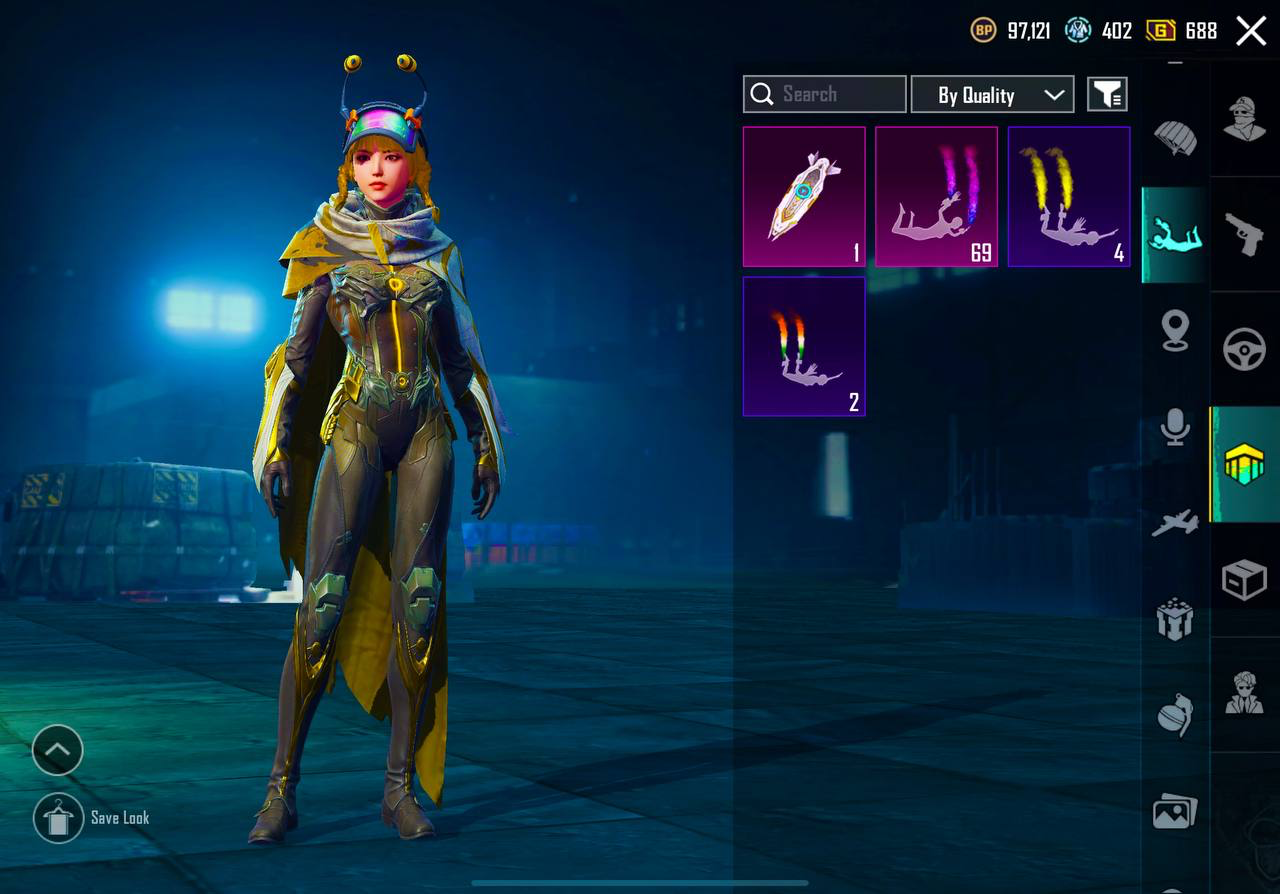This screenshot has height=894, width=1280.
Task: Select the pink-purple skydiving trail item
Action: [936, 197]
